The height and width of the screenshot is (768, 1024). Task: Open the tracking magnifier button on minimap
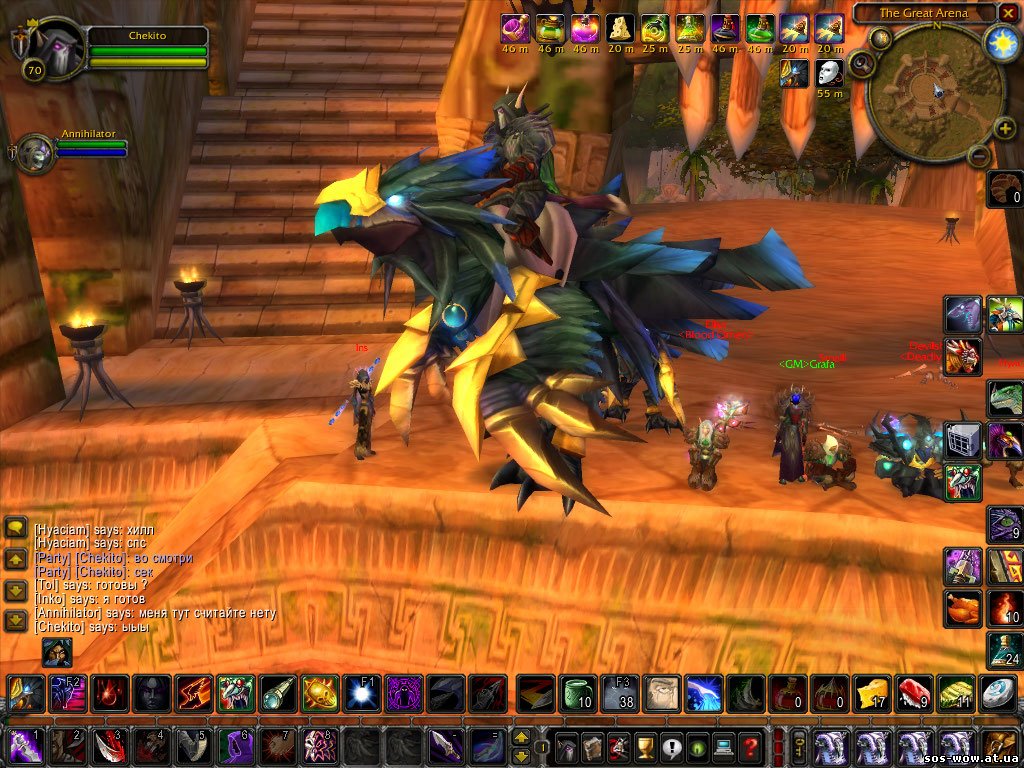pyautogui.click(x=860, y=66)
